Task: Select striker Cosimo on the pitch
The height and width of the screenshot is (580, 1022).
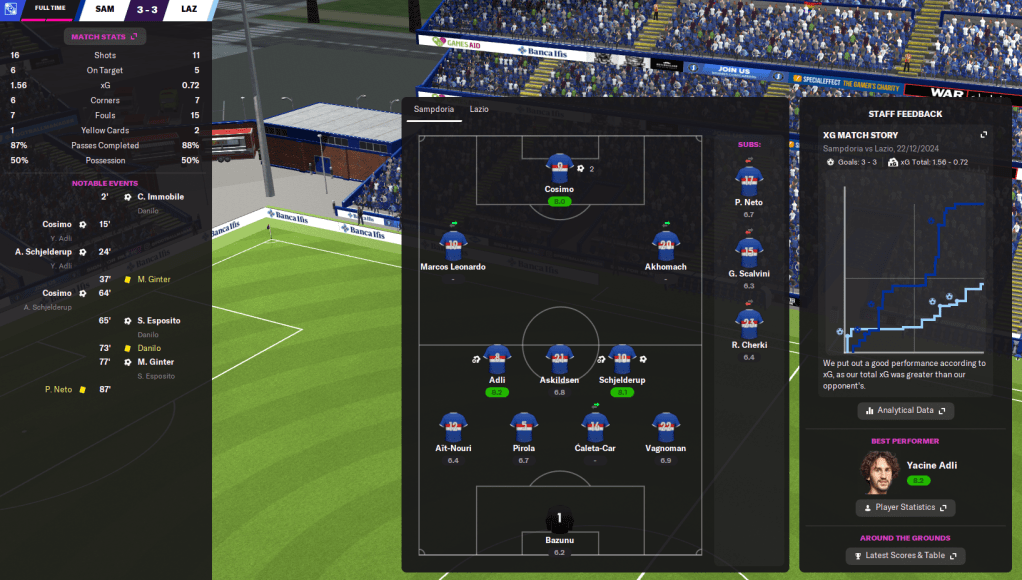Action: coord(558,168)
